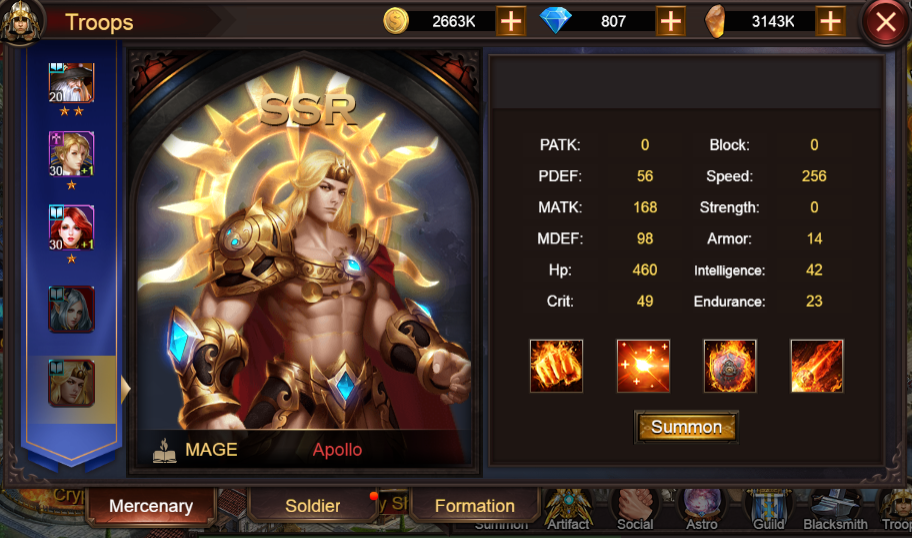Check the flaming meteor strike skill

point(817,366)
